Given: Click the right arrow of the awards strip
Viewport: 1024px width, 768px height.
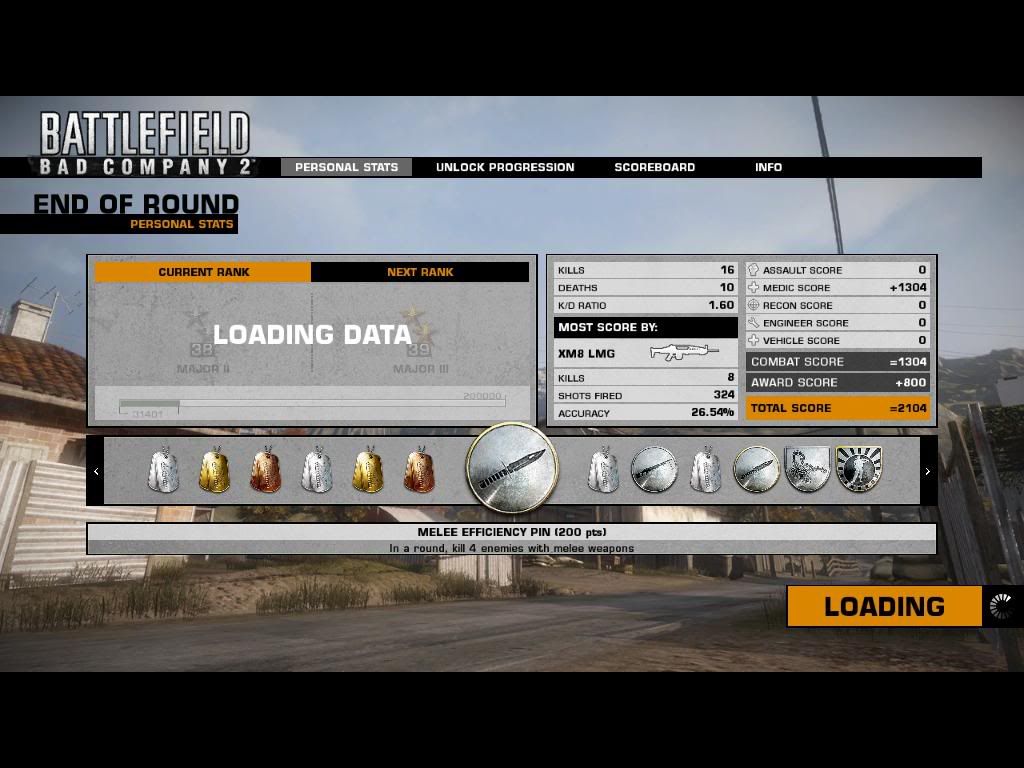Looking at the screenshot, I should click(927, 471).
